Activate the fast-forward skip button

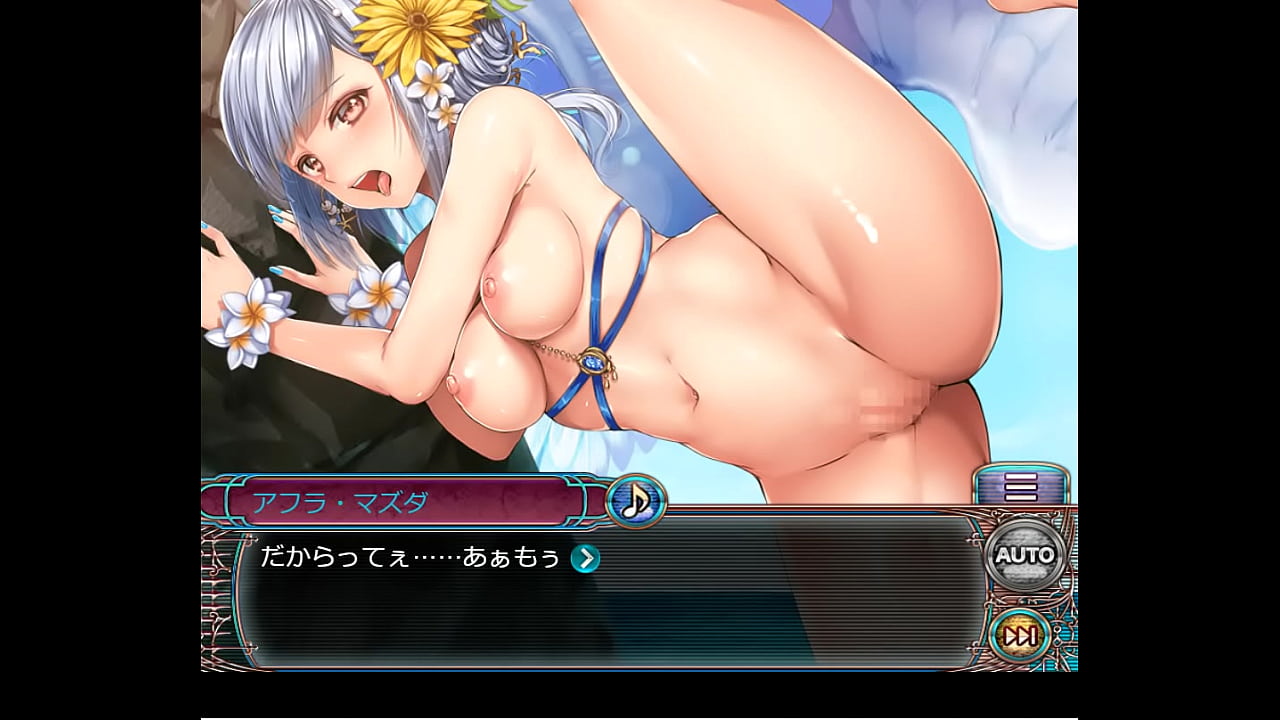(1020, 635)
